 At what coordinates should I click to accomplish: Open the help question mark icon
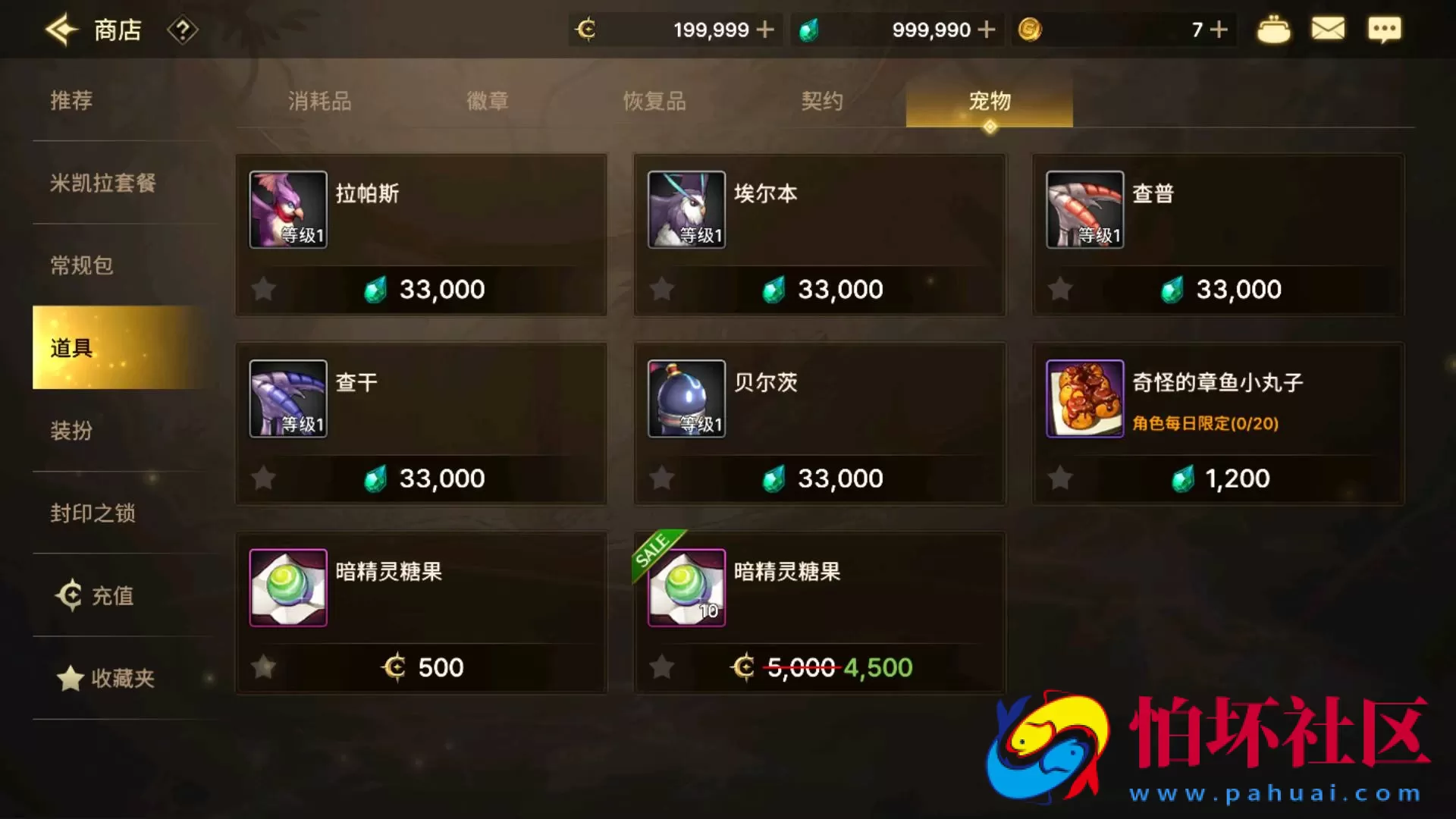point(181,29)
